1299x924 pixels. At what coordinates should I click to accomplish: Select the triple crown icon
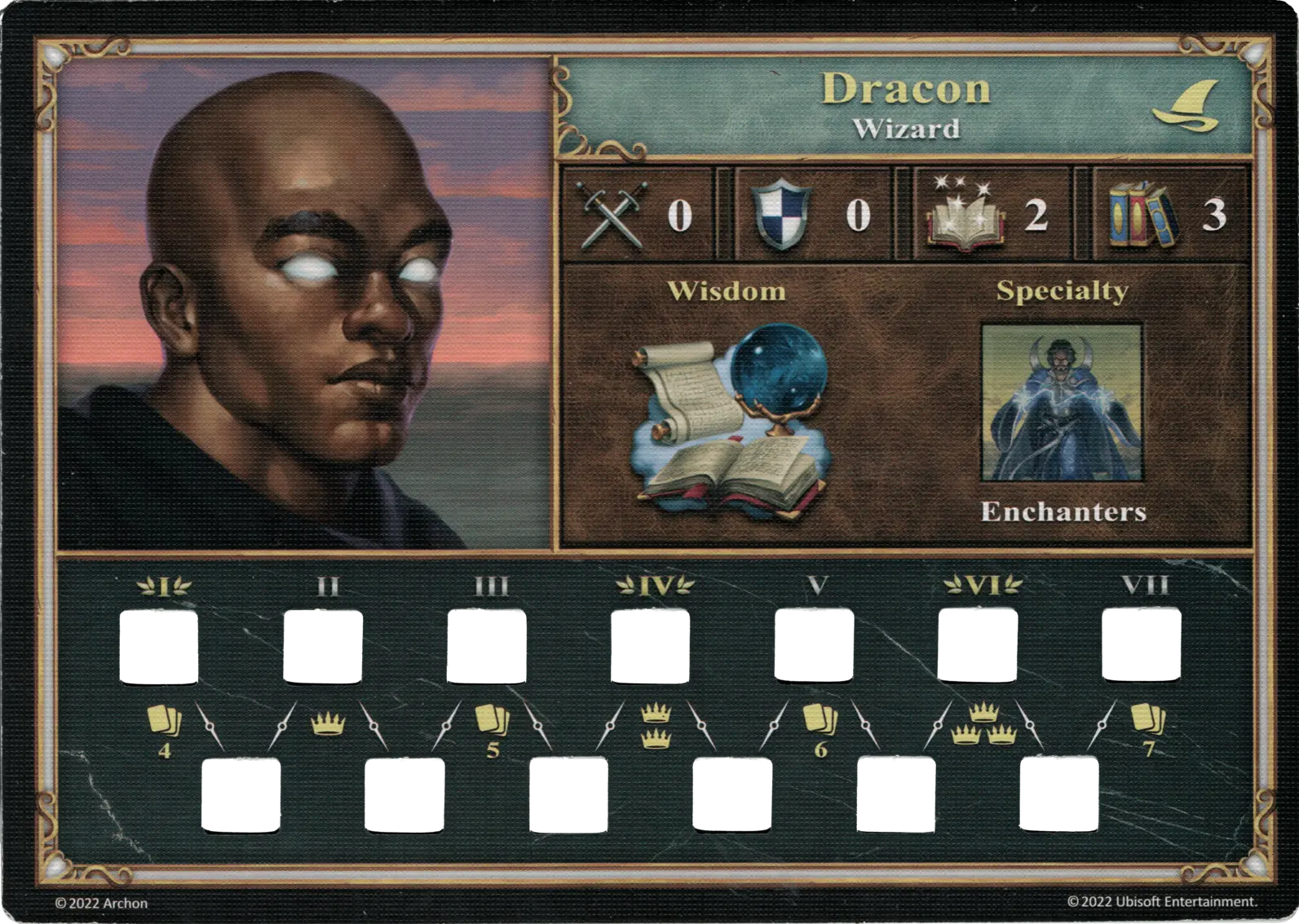[x=983, y=725]
